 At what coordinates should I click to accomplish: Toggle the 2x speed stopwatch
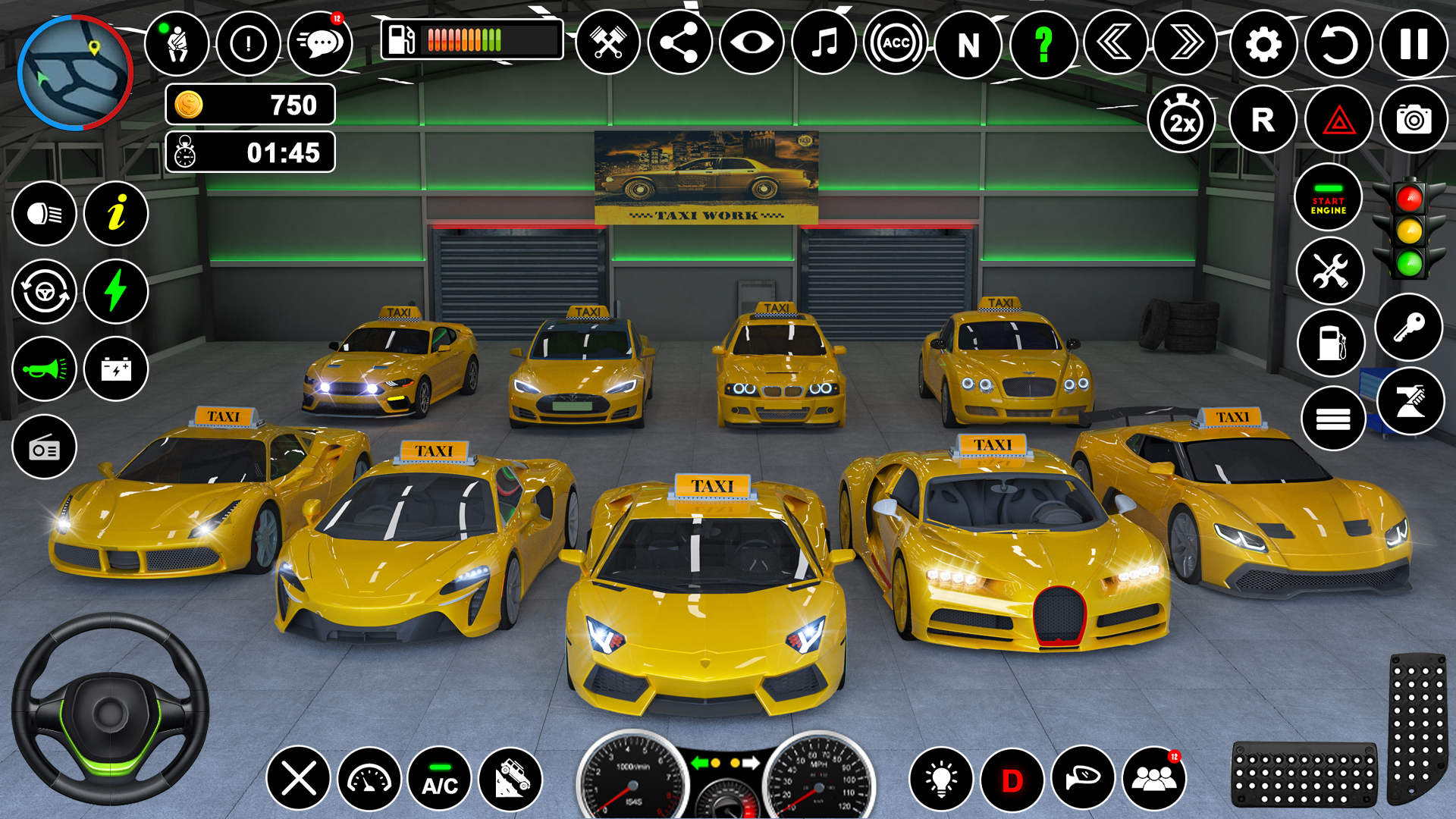click(x=1181, y=120)
